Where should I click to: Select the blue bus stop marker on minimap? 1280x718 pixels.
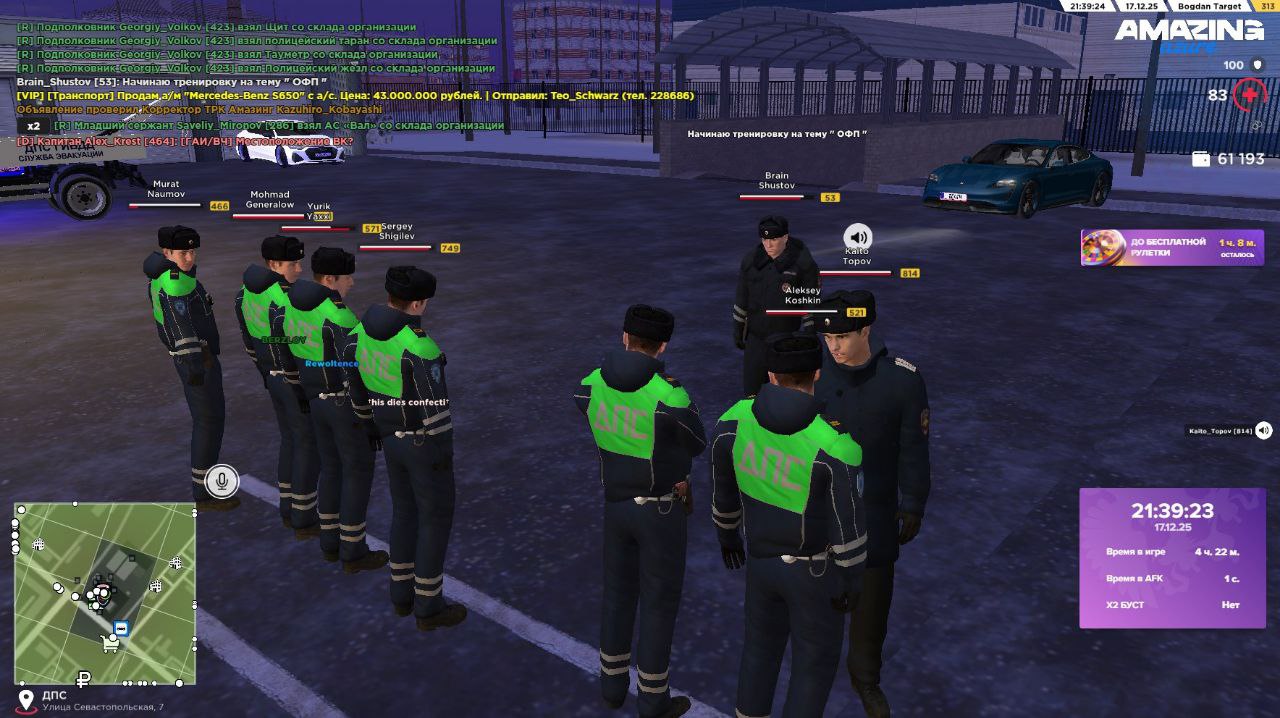pyautogui.click(x=121, y=628)
